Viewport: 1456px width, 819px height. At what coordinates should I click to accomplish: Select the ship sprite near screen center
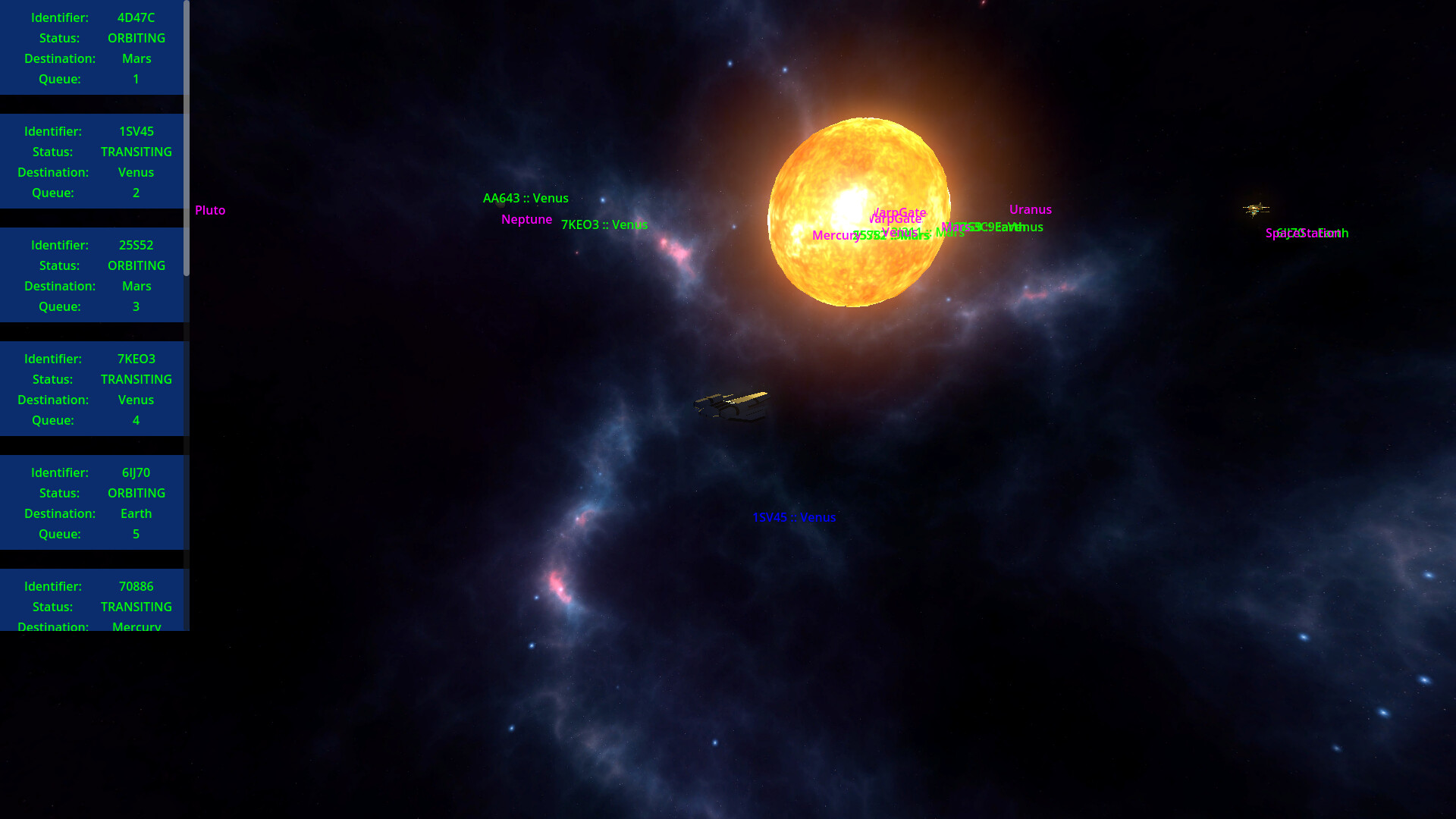[x=732, y=406]
